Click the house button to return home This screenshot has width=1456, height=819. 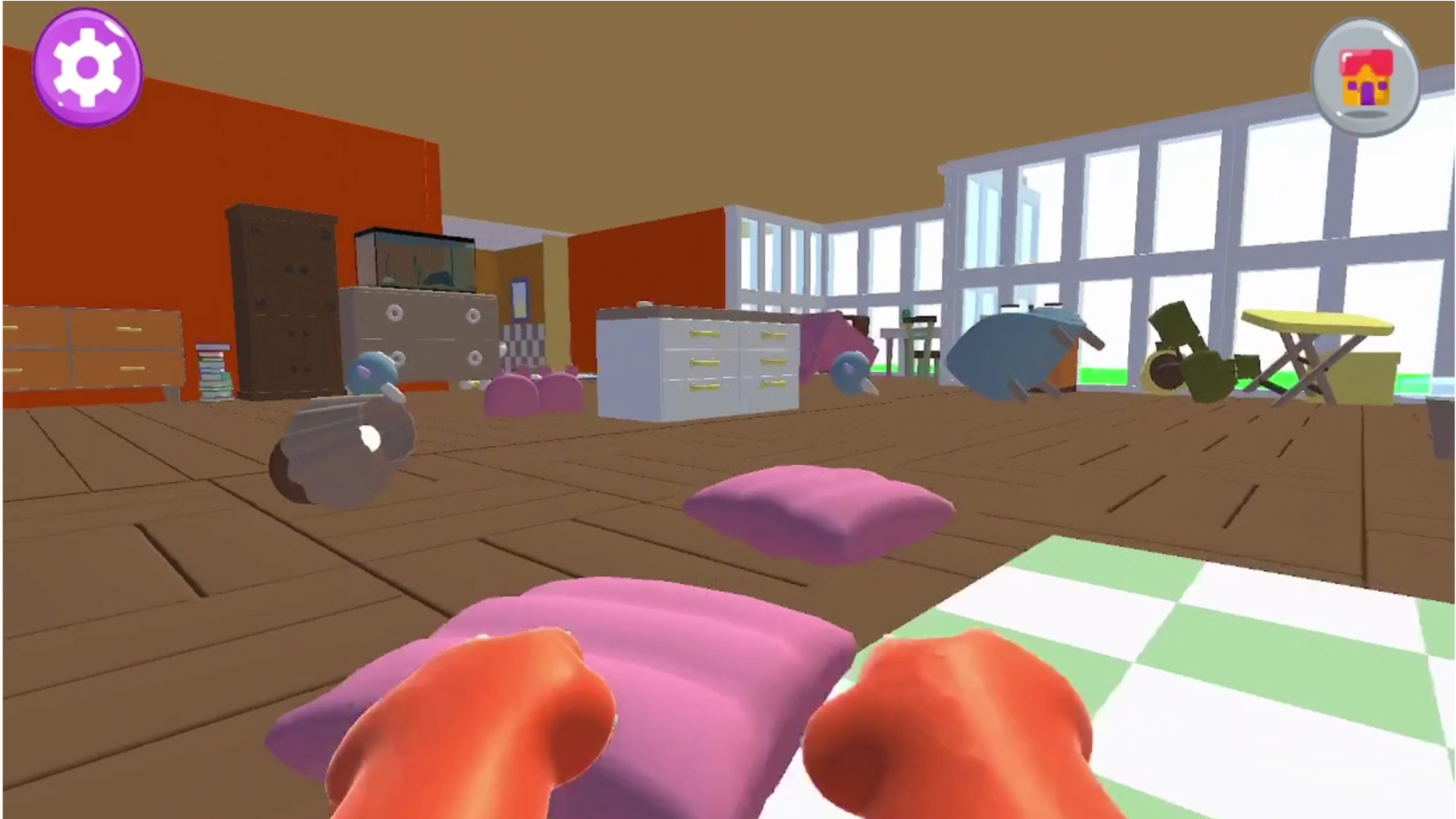(1365, 76)
